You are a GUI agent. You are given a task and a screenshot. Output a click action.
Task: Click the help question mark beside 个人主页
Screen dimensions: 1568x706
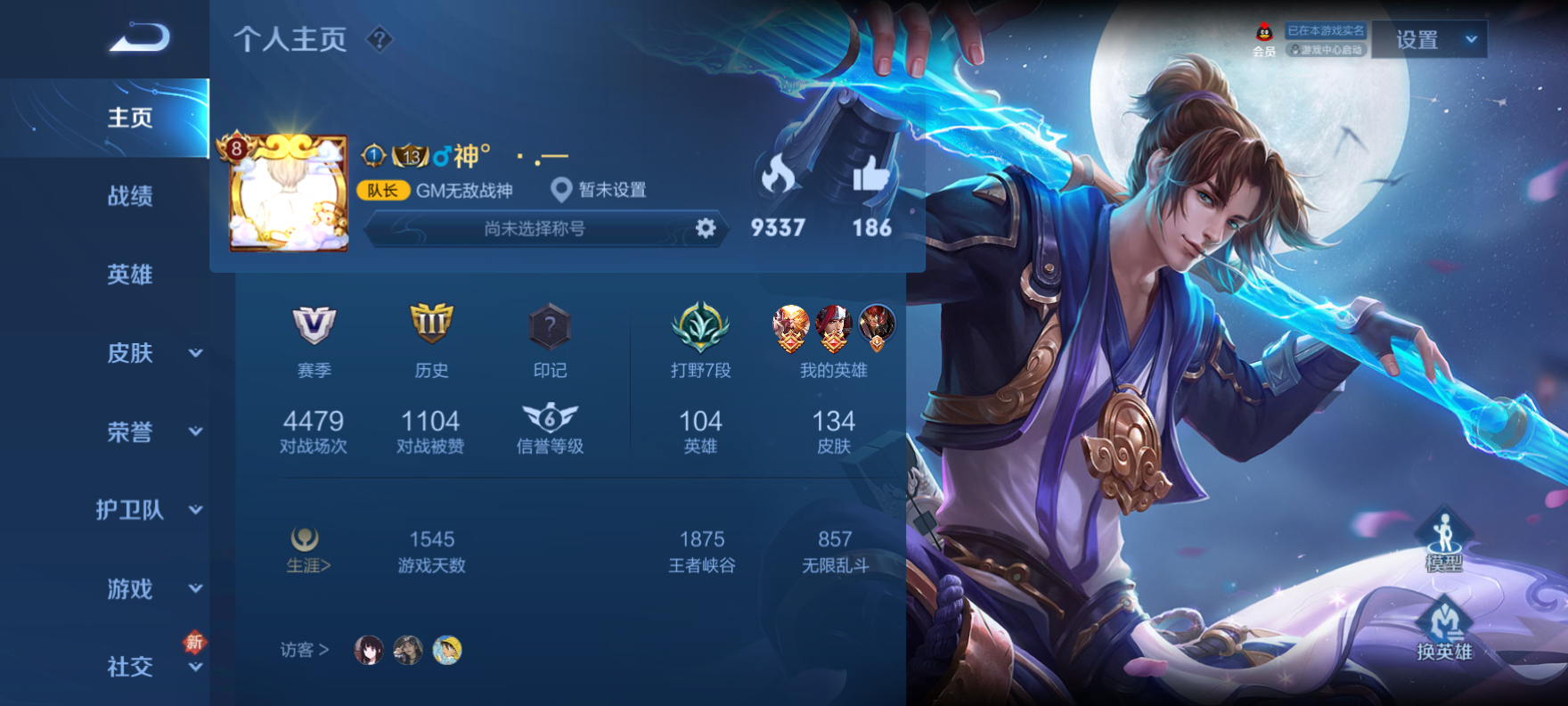[x=380, y=39]
